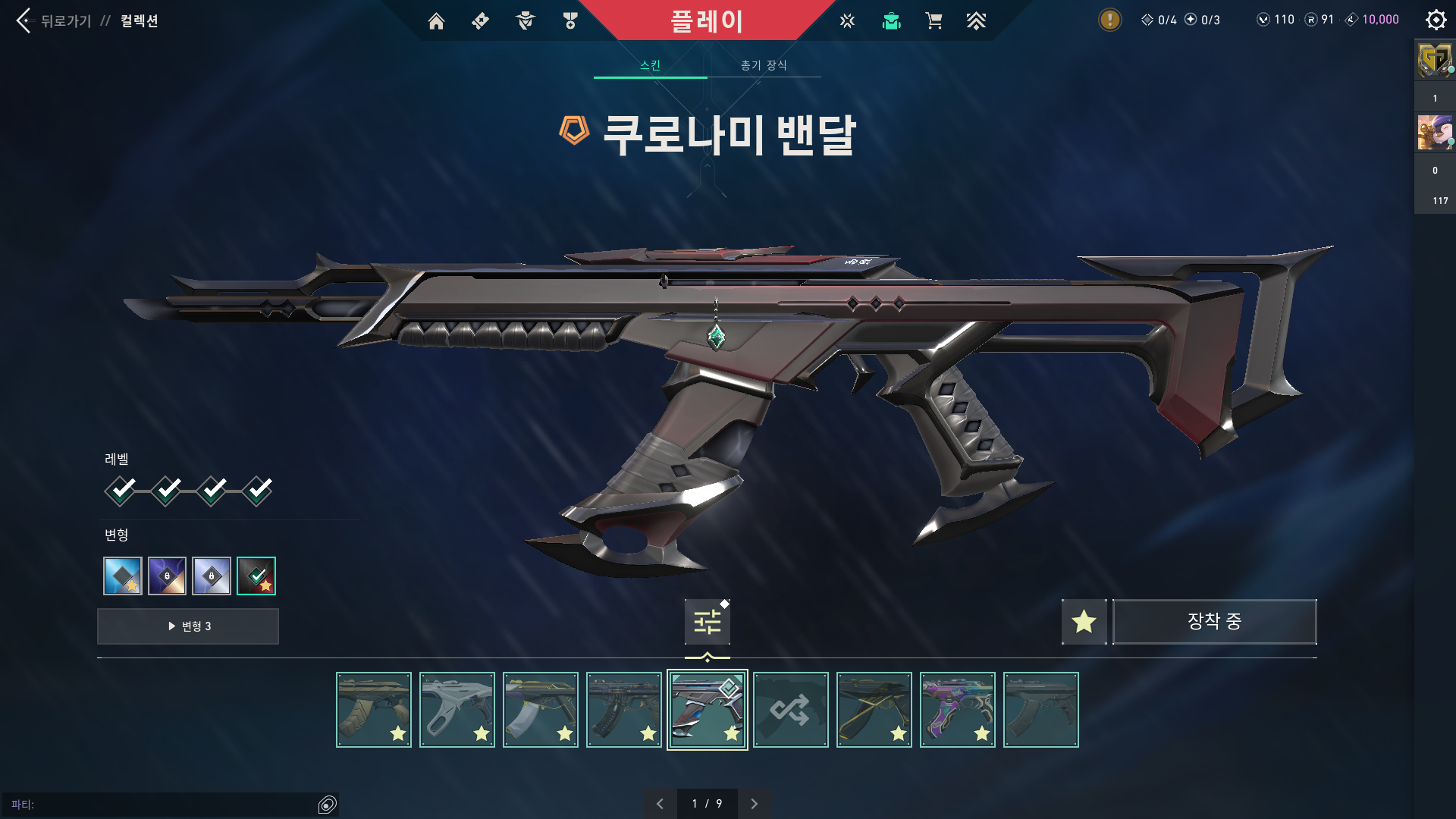Expand the 변형 3 selector
This screenshot has width=1456, height=819.
click(187, 626)
